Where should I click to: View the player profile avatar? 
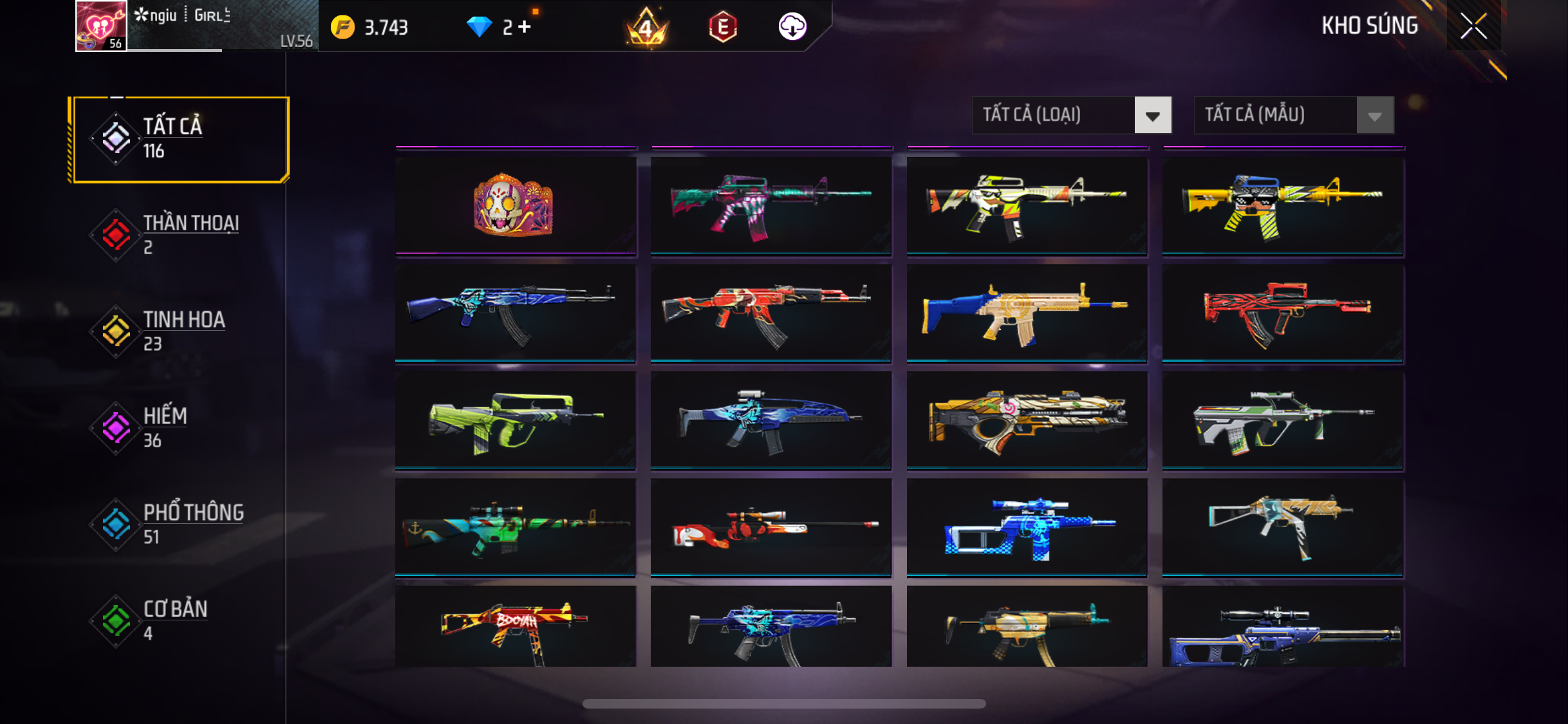(x=100, y=26)
